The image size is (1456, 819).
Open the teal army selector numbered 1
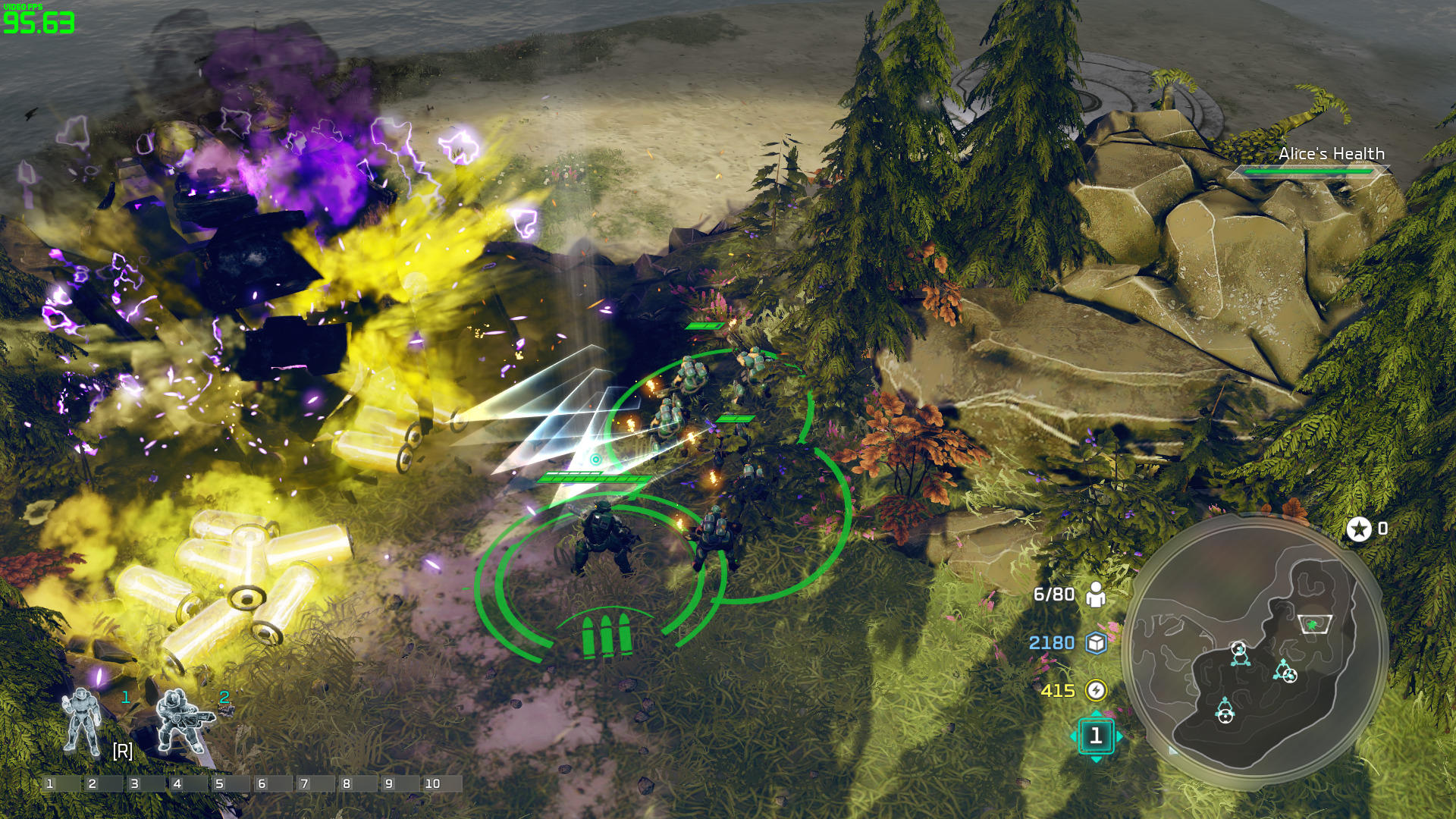click(1096, 736)
